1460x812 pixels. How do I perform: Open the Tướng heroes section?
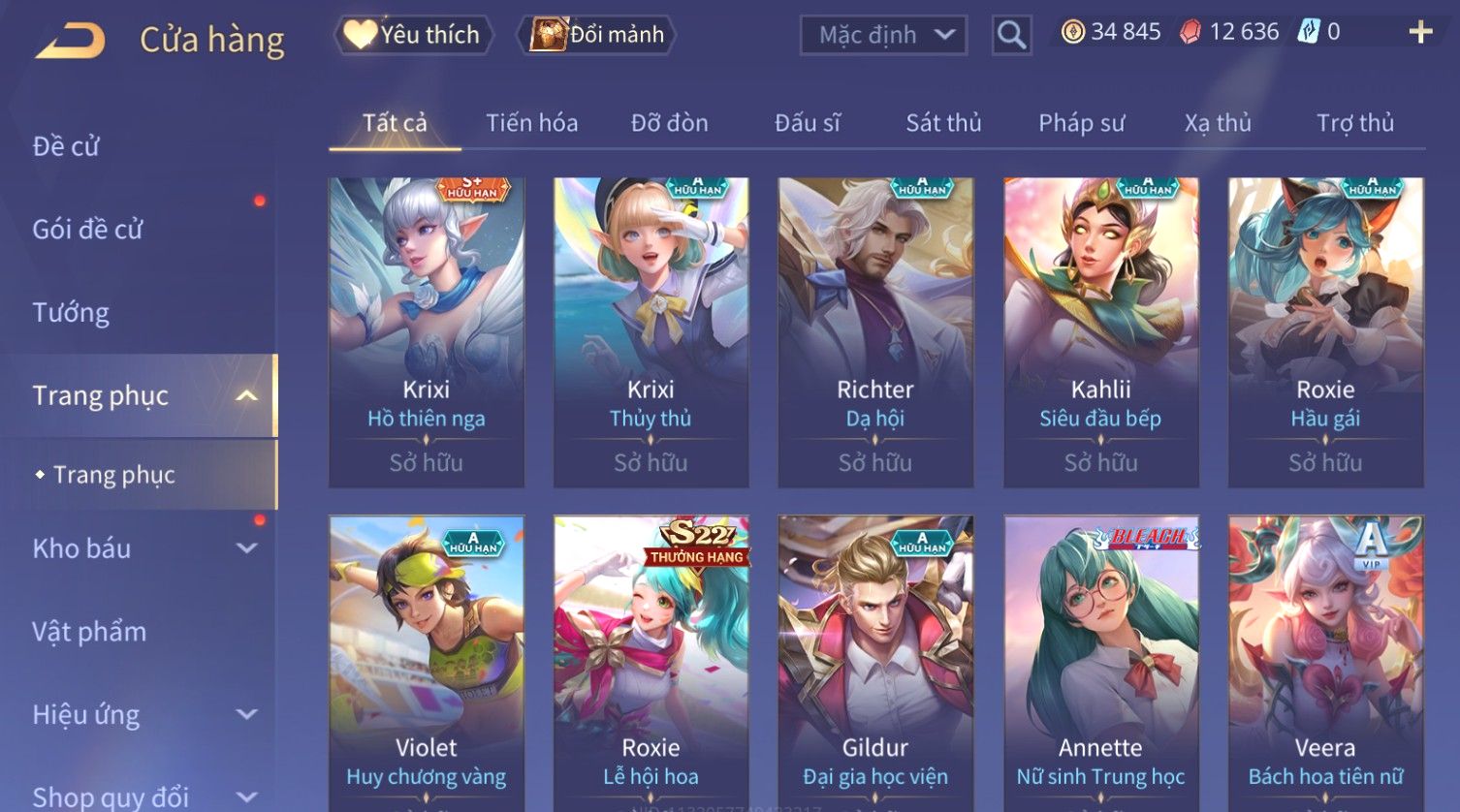coord(71,313)
